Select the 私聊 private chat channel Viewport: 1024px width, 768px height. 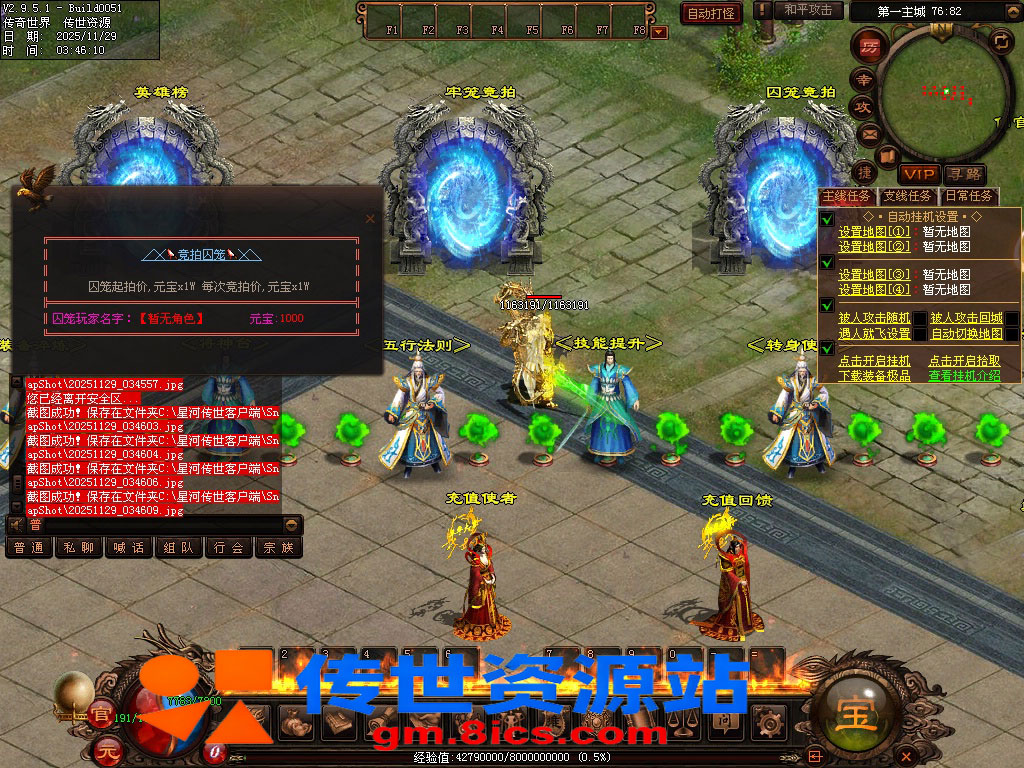click(x=79, y=548)
